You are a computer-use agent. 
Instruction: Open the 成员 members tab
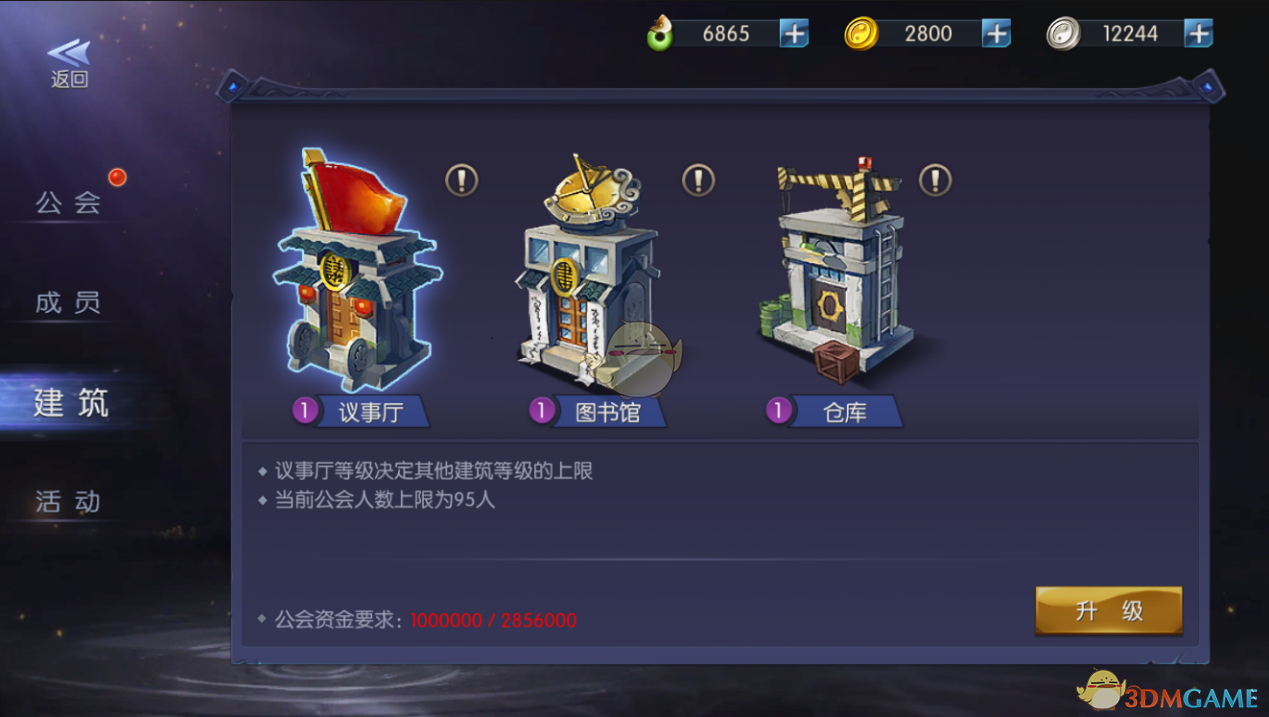tap(68, 302)
